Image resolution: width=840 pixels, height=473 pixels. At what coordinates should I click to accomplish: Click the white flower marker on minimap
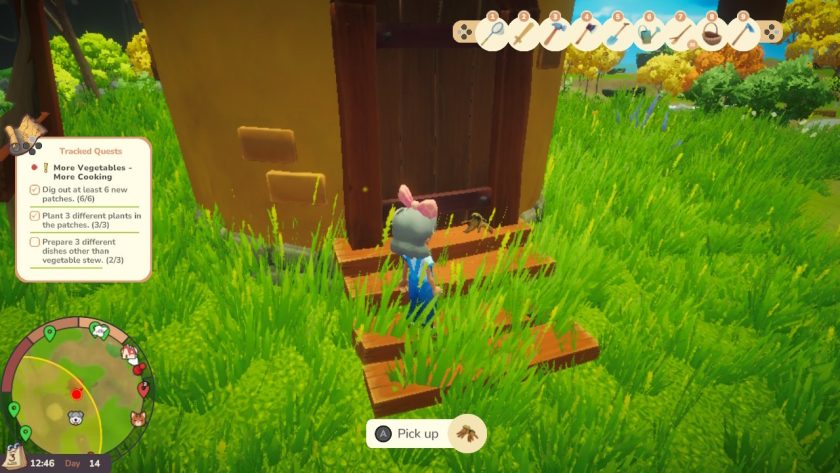(x=99, y=329)
